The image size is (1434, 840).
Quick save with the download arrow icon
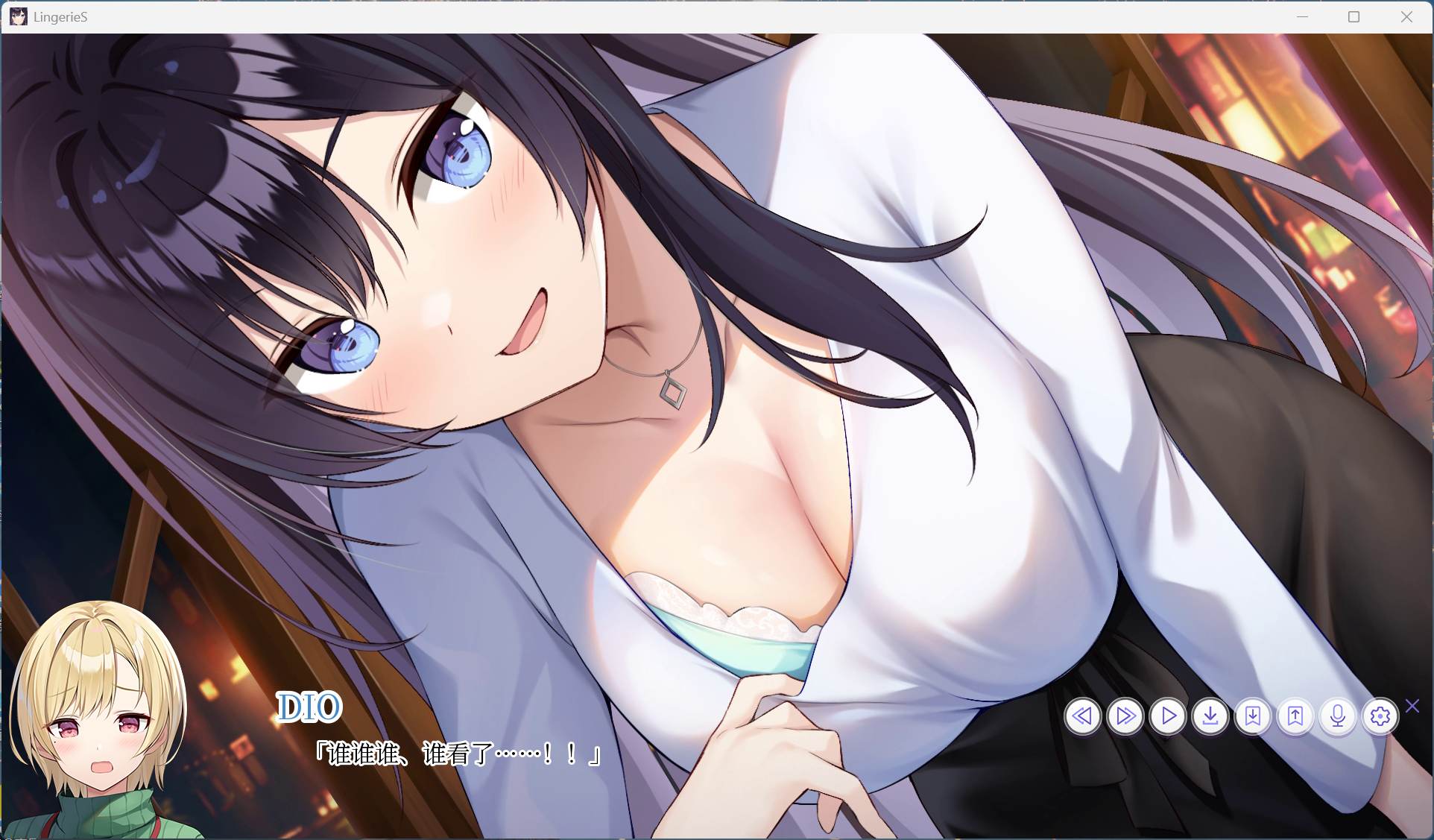click(x=1210, y=716)
